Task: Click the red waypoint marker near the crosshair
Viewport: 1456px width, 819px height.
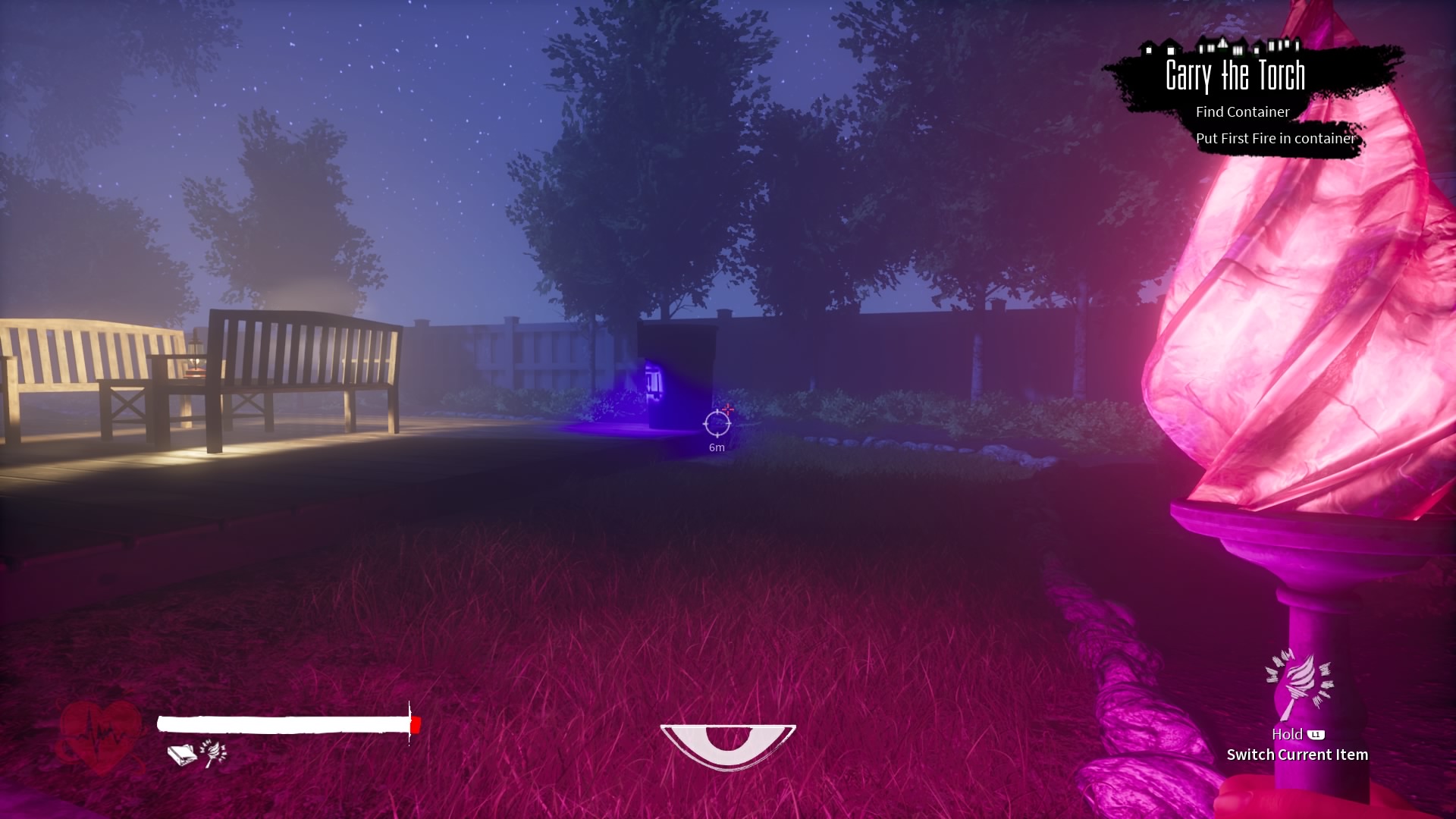Action: pos(726,409)
